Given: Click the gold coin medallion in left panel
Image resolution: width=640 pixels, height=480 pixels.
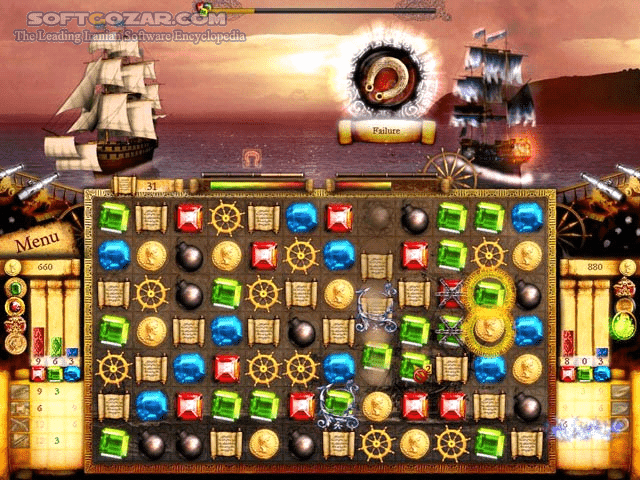Looking at the screenshot, I should coord(16,343).
